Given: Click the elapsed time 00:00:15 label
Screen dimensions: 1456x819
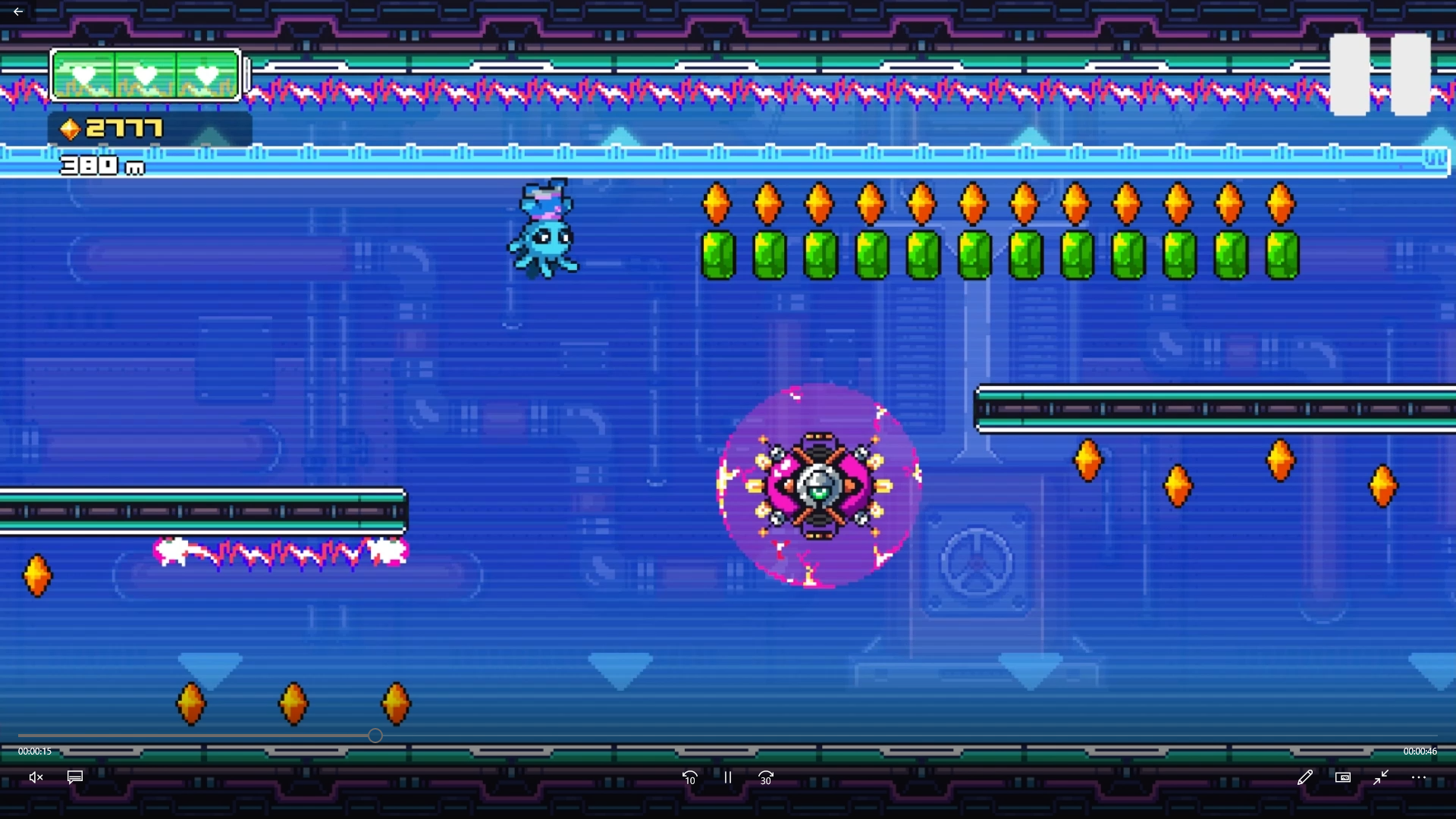Looking at the screenshot, I should 34,752.
